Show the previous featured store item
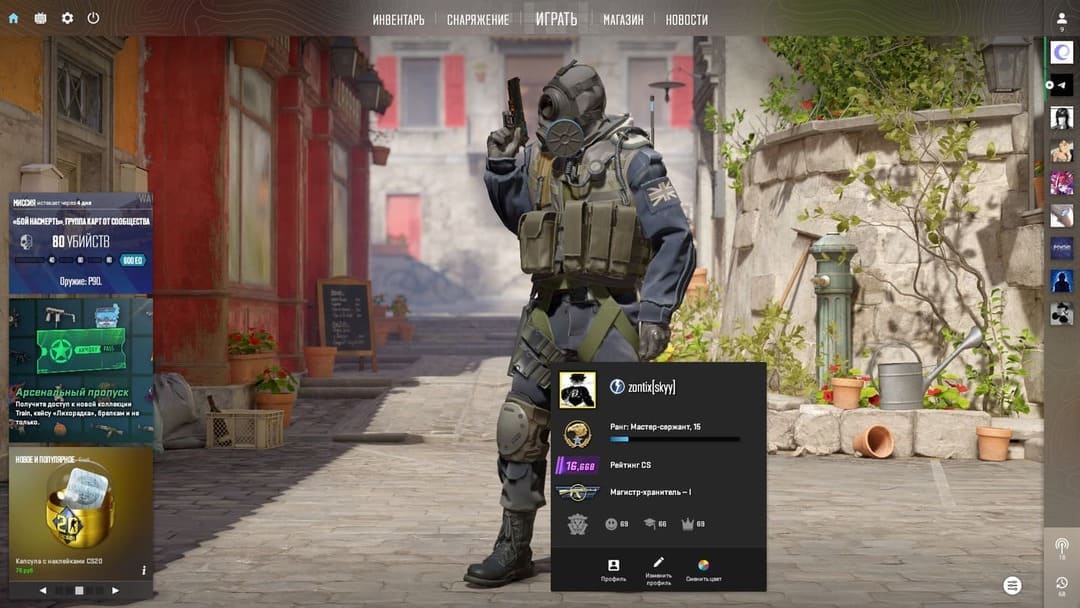This screenshot has width=1080, height=608. click(43, 591)
